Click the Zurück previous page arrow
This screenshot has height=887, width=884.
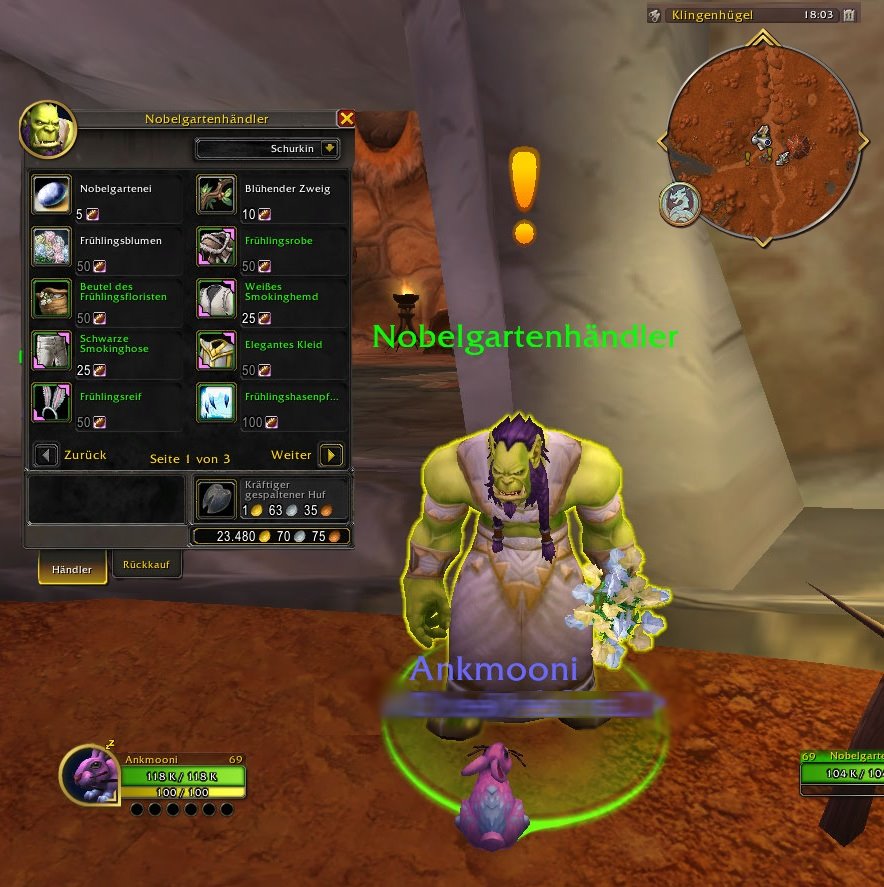[46, 456]
